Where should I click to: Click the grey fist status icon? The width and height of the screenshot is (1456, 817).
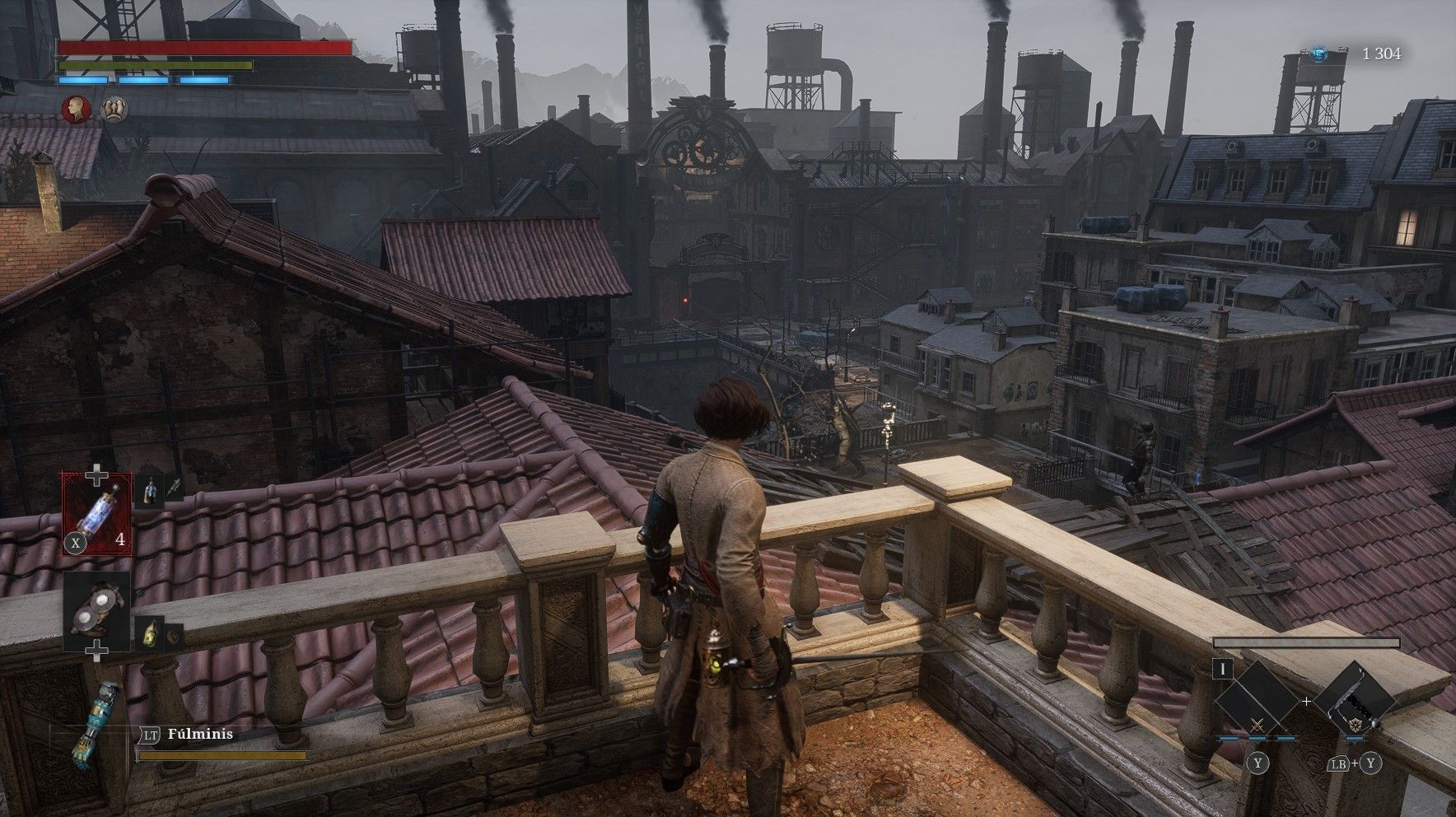113,109
